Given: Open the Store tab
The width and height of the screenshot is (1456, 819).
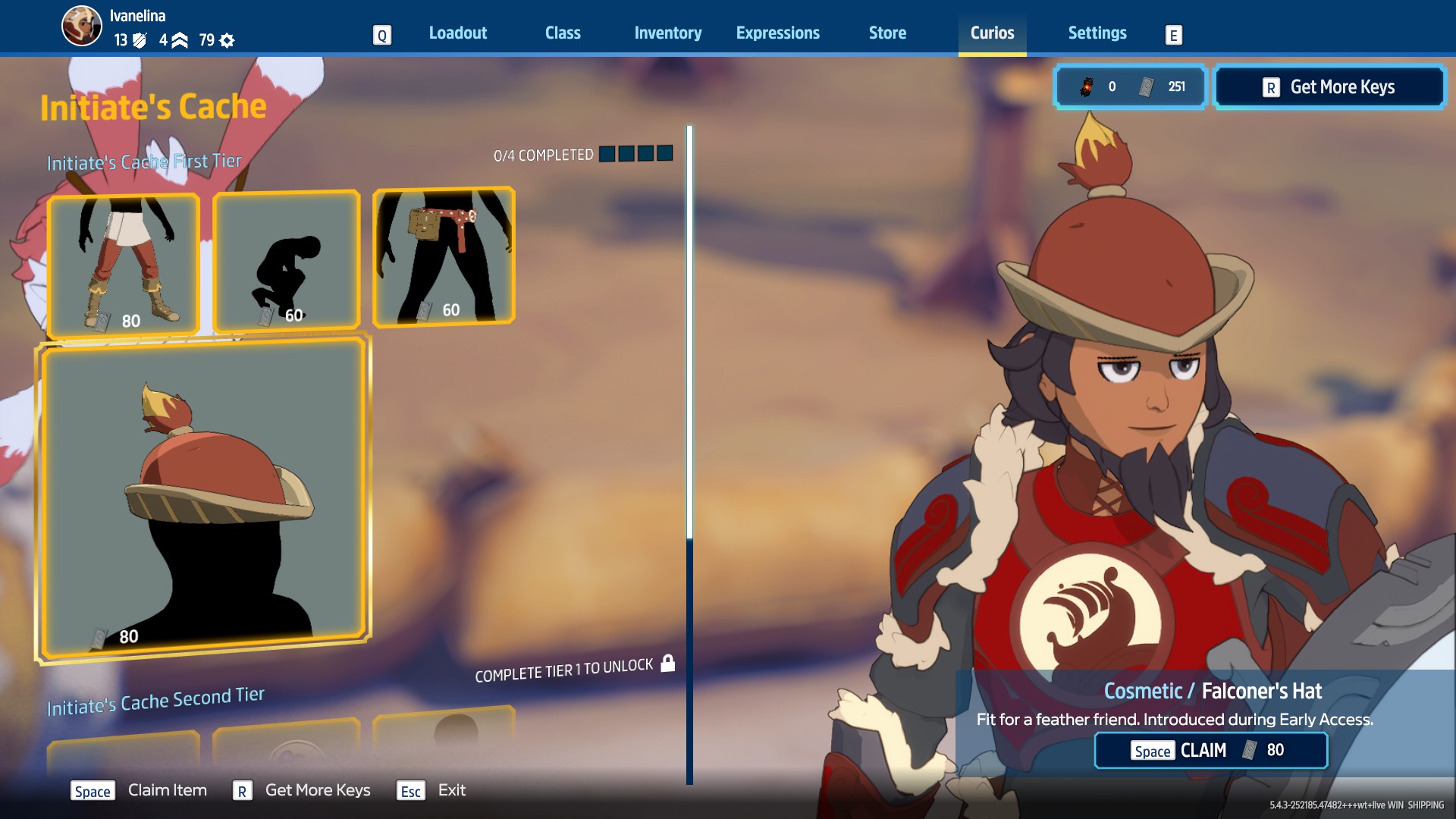Looking at the screenshot, I should pos(887,33).
